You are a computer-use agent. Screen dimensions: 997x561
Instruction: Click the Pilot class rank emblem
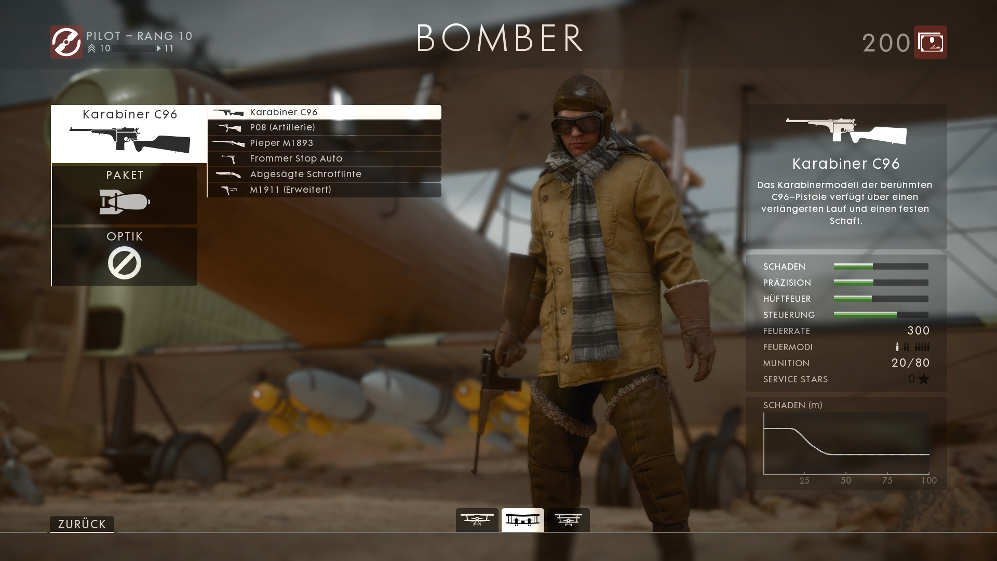tap(66, 42)
